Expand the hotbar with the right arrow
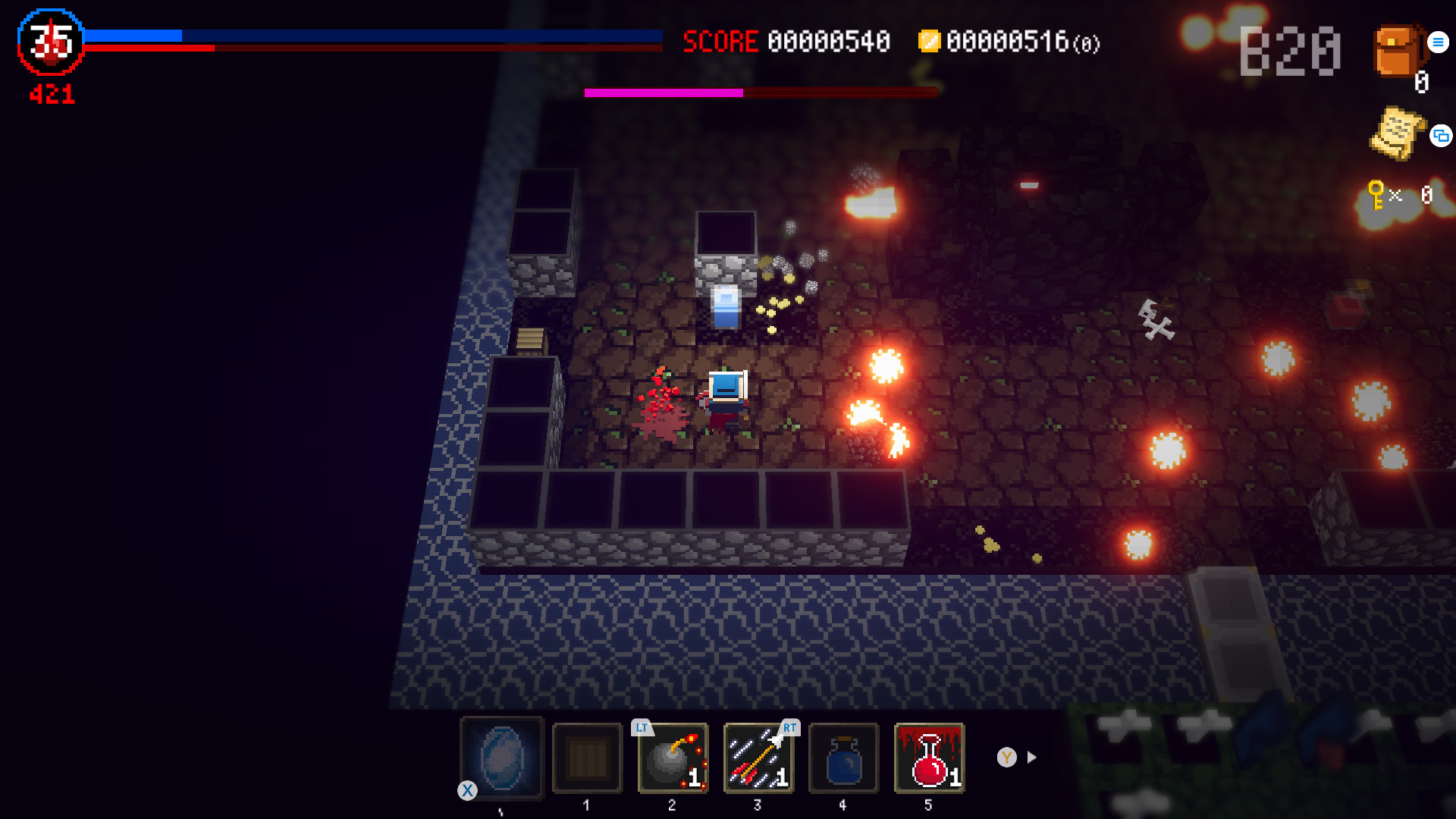The height and width of the screenshot is (819, 1456). click(x=1030, y=757)
